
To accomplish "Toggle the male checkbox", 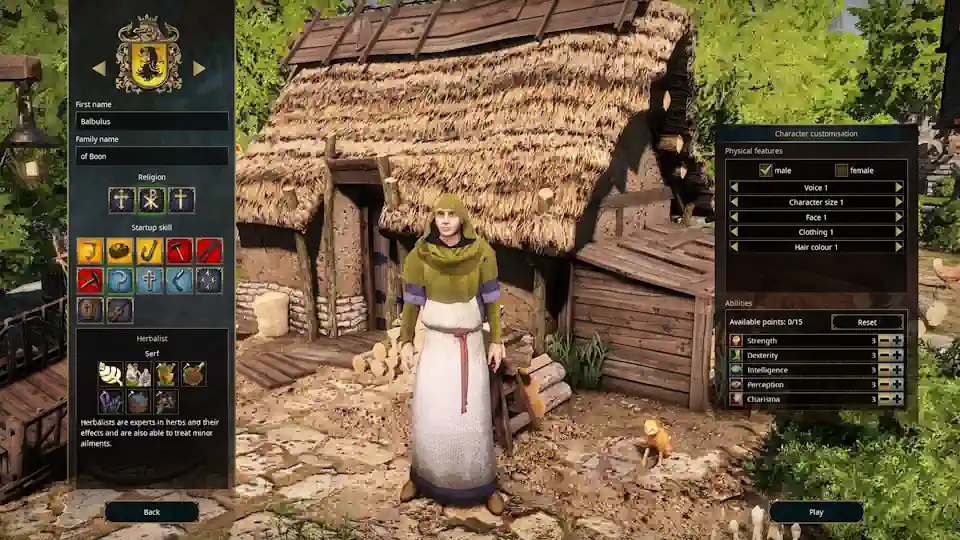I will point(766,170).
